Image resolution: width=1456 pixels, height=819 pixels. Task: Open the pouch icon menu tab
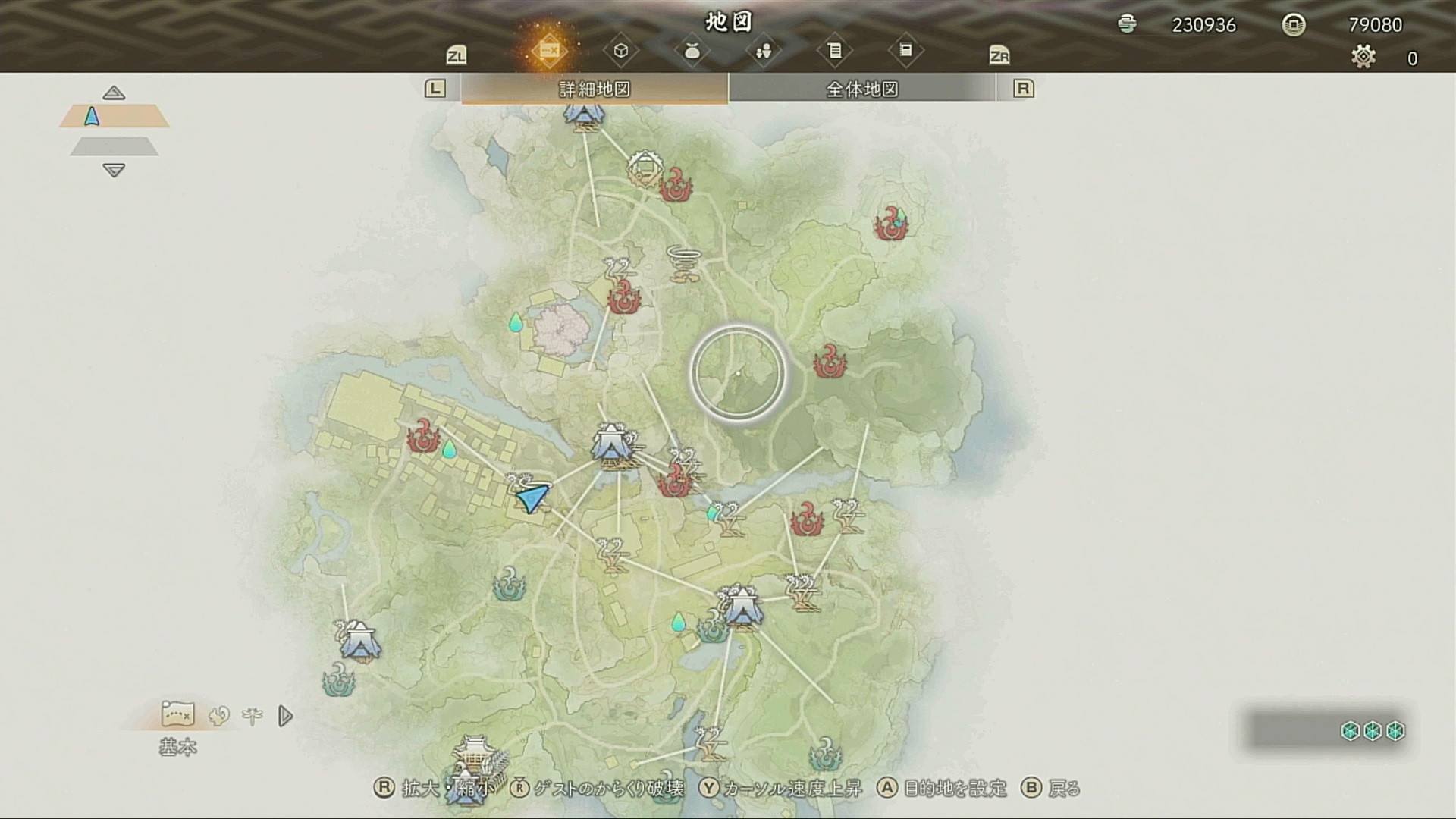[692, 51]
